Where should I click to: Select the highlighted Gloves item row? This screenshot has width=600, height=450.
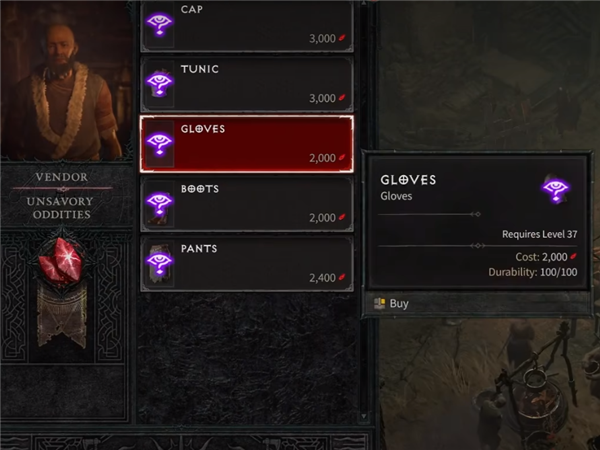(246, 144)
